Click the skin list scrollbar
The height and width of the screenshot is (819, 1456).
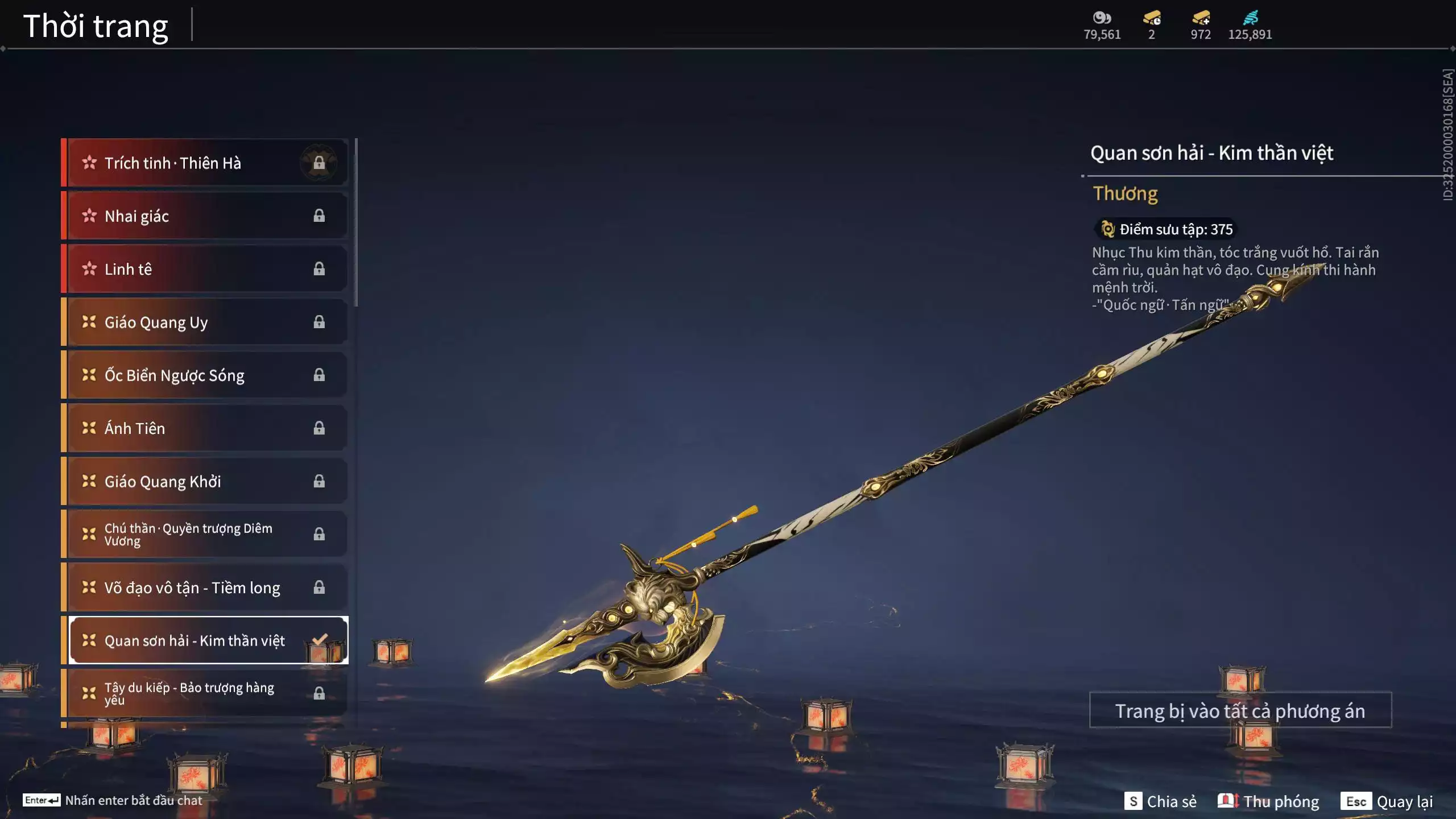click(x=356, y=223)
